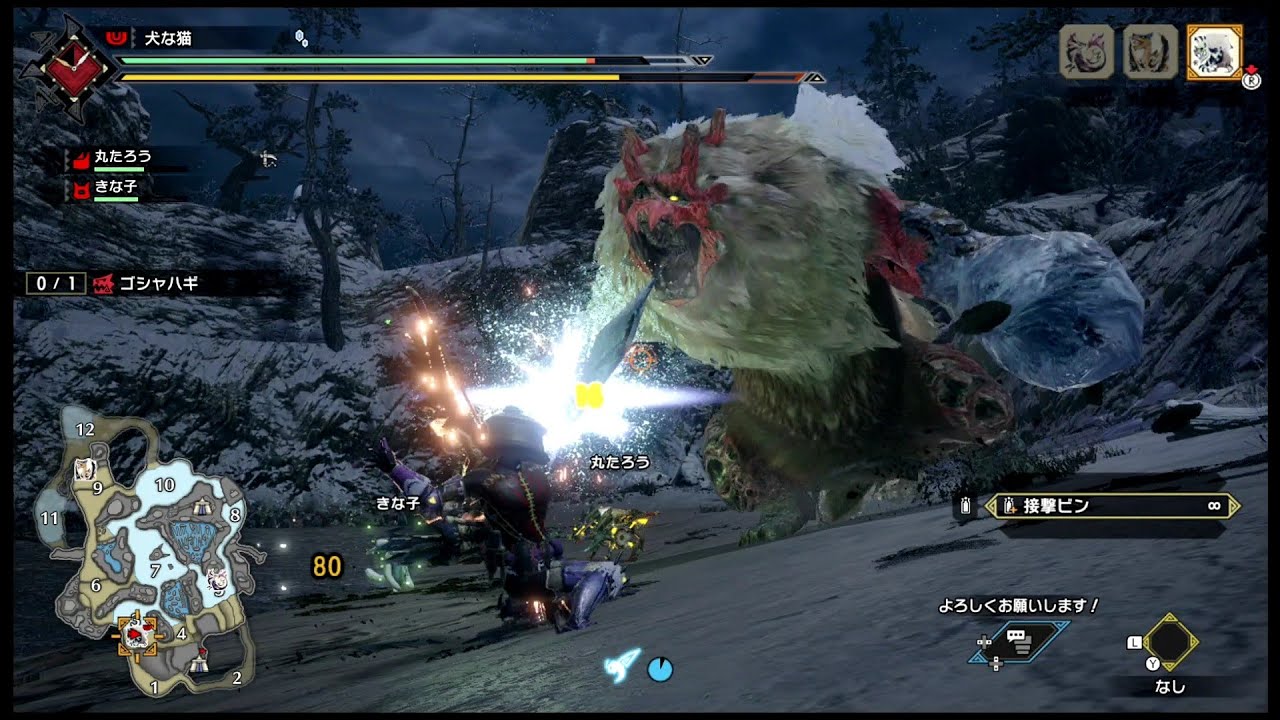Select party member 丸たろう in the list
1280x720 pixels.
coord(122,158)
